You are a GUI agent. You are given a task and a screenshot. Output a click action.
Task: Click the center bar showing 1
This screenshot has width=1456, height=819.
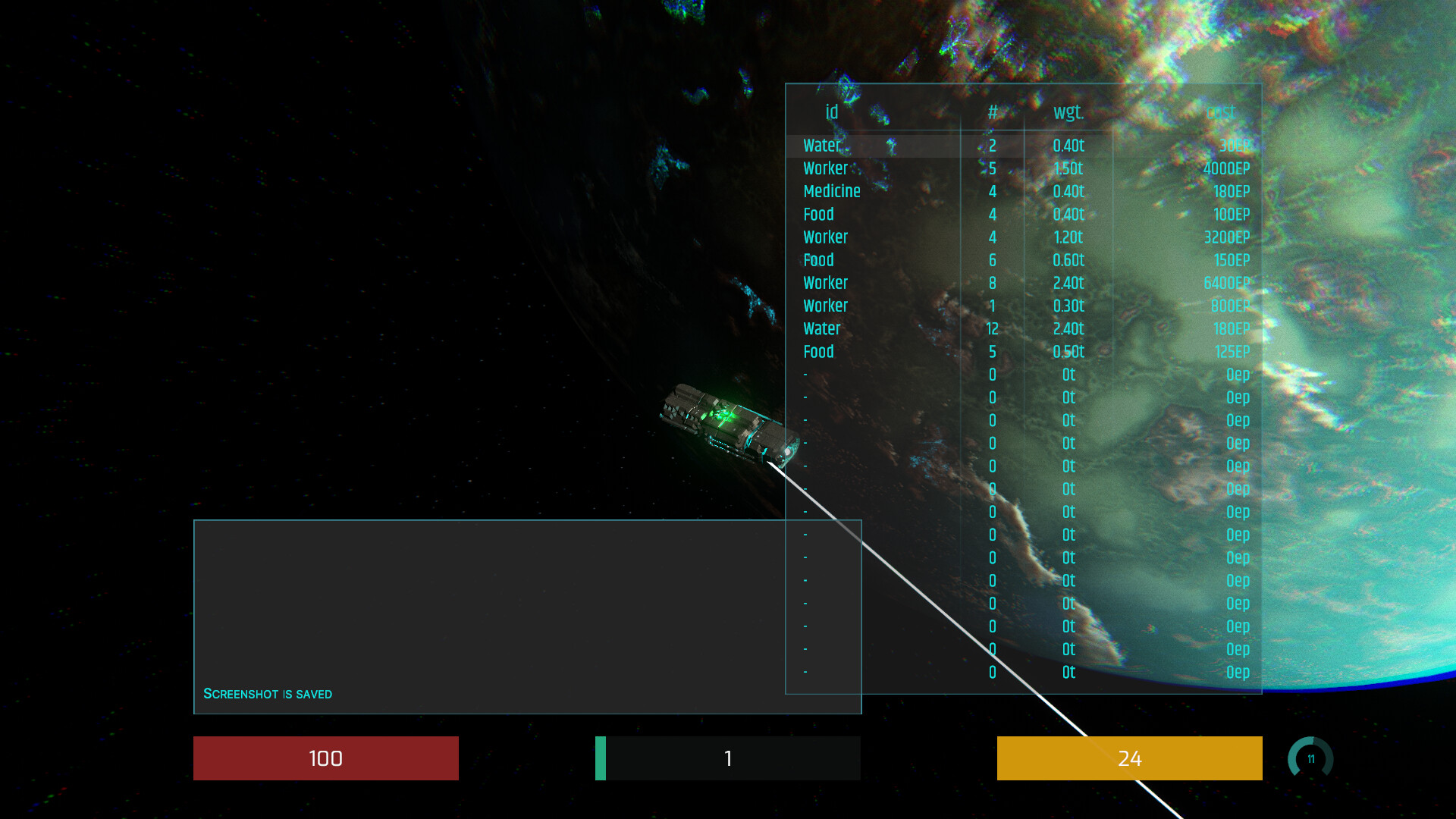coord(727,758)
